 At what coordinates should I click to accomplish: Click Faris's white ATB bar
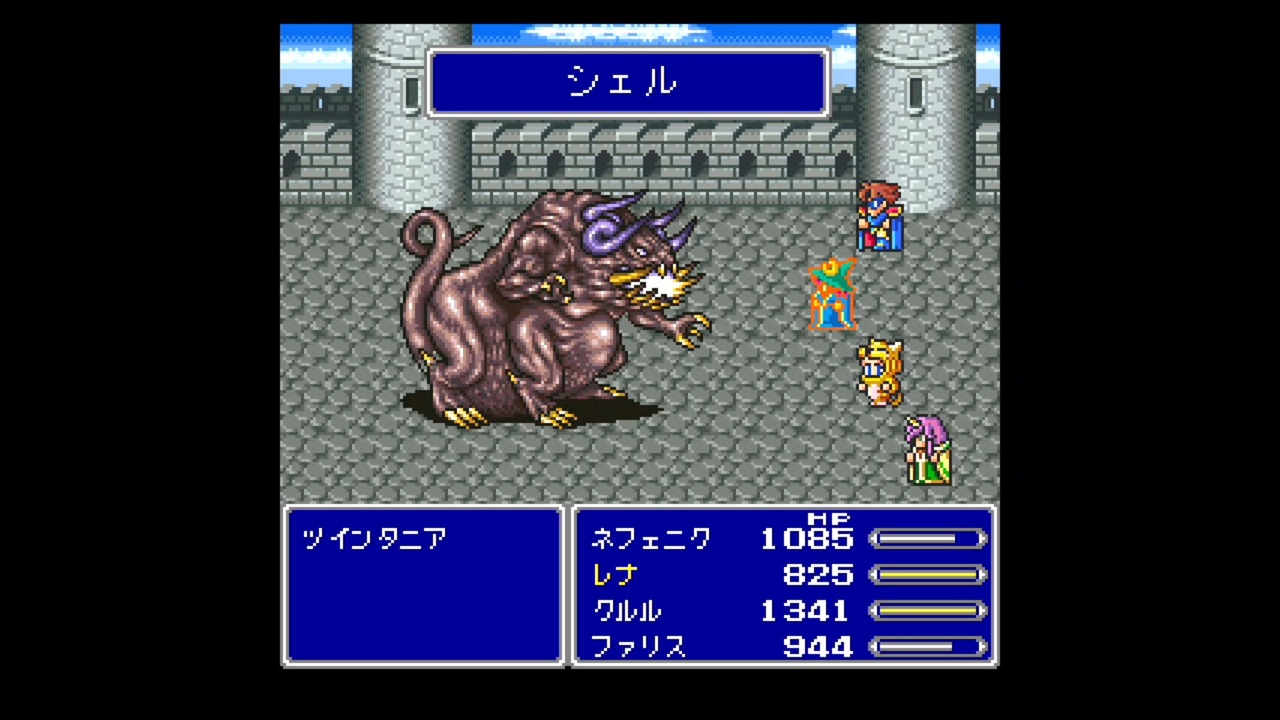click(x=928, y=647)
